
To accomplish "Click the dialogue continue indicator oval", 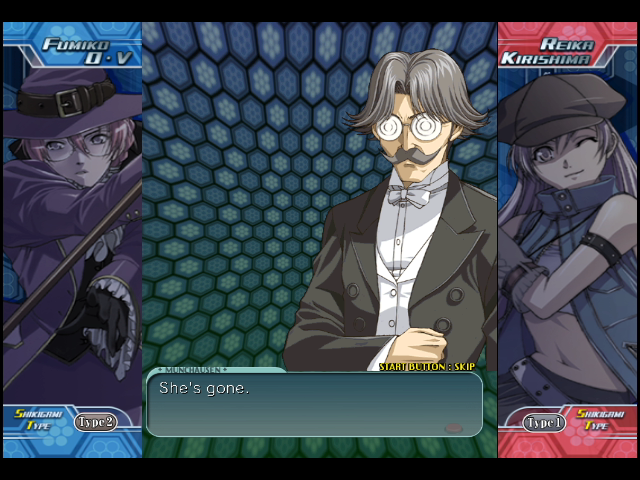I will pos(453,428).
